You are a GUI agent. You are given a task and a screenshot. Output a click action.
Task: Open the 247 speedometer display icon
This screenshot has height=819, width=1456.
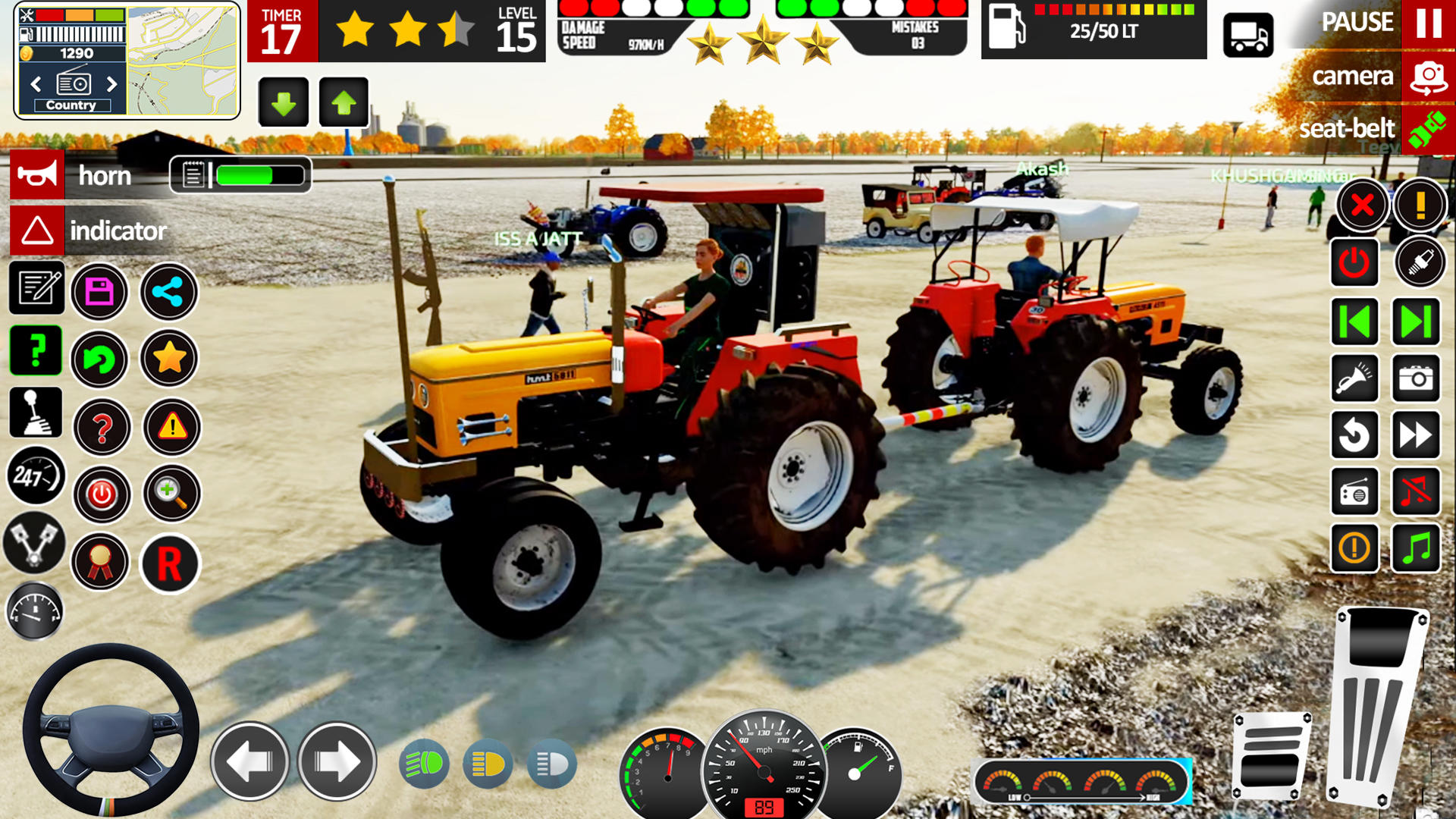[34, 475]
